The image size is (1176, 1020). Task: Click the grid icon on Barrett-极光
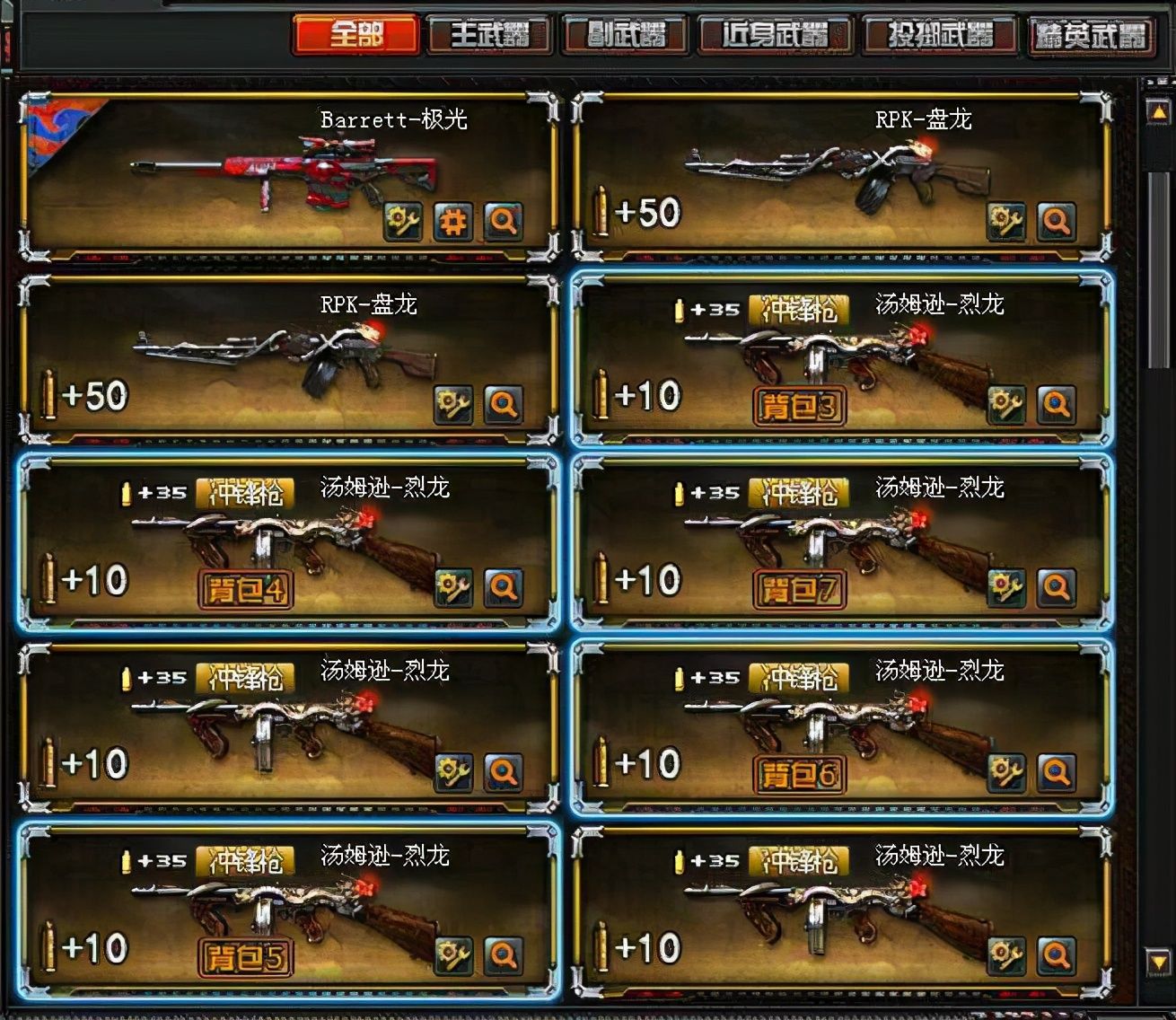tap(453, 221)
